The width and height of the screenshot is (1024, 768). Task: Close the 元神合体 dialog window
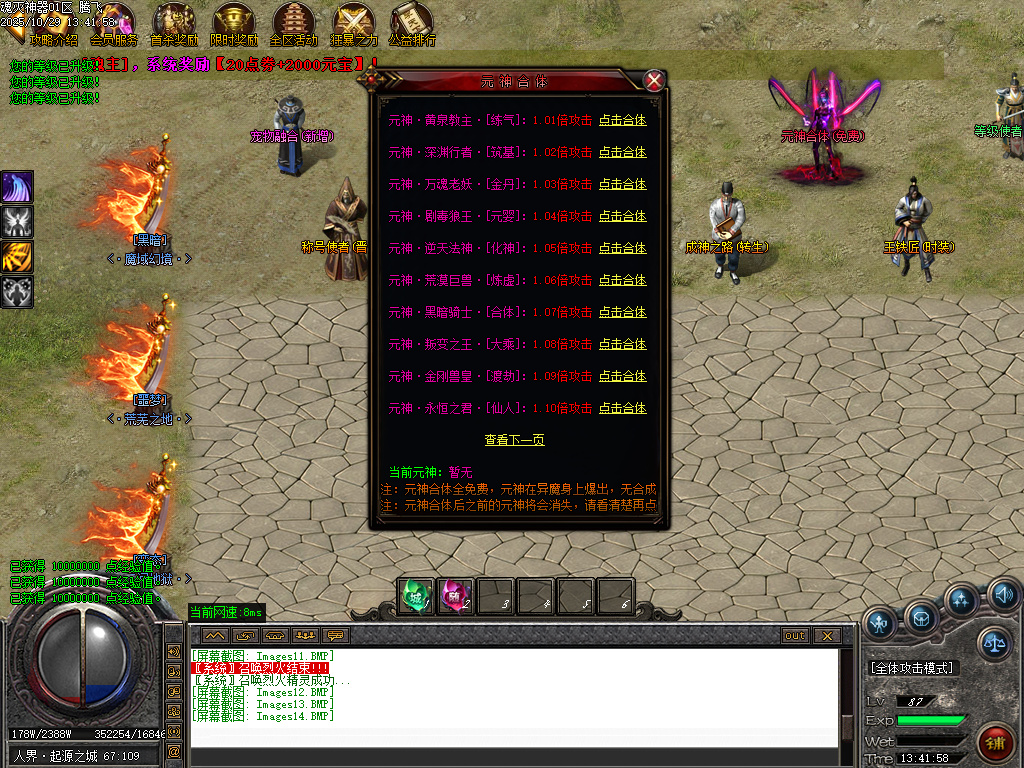pyautogui.click(x=654, y=81)
